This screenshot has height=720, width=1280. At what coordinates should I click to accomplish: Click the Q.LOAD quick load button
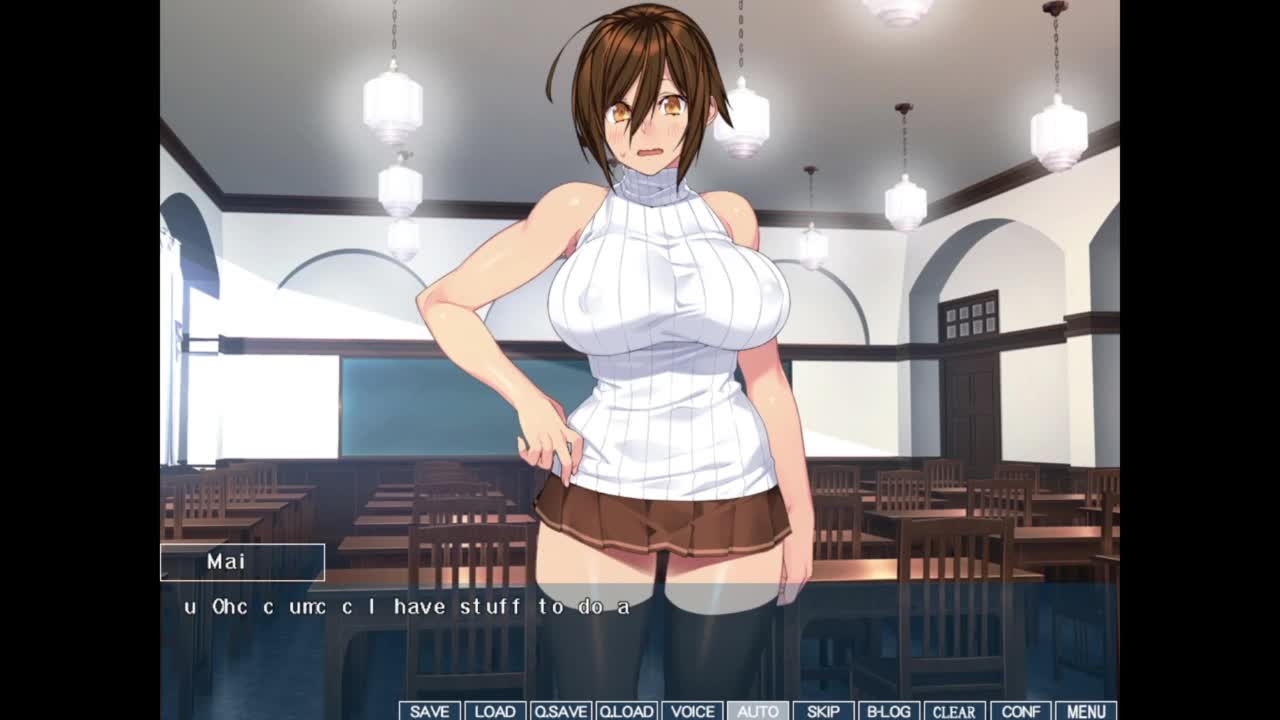[x=626, y=711]
